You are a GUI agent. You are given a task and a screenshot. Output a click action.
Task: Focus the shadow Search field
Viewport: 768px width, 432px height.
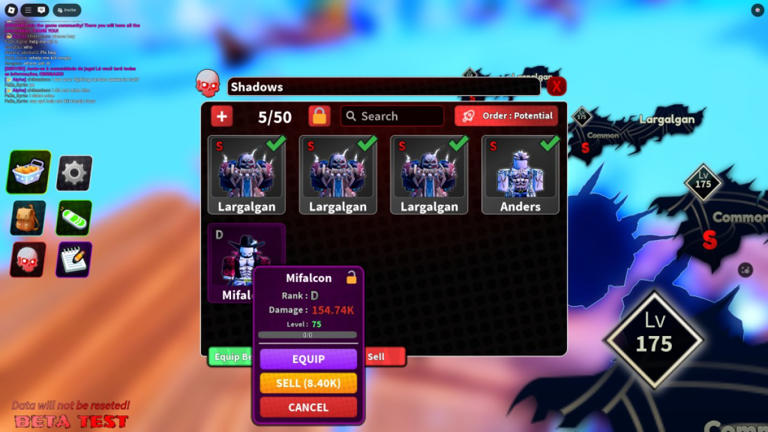point(392,116)
